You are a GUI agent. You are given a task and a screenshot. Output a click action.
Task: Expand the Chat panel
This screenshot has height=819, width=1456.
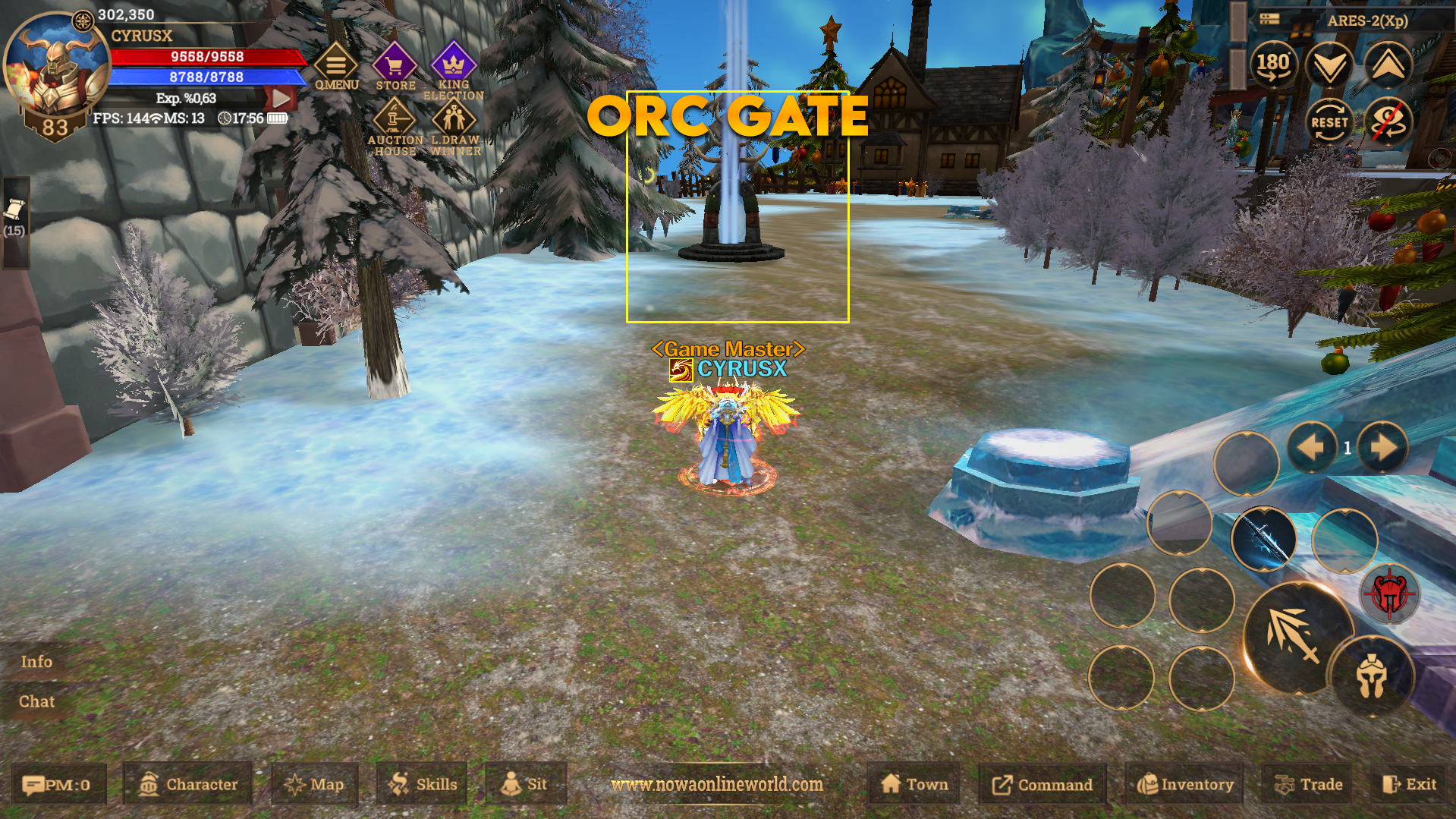(x=35, y=701)
